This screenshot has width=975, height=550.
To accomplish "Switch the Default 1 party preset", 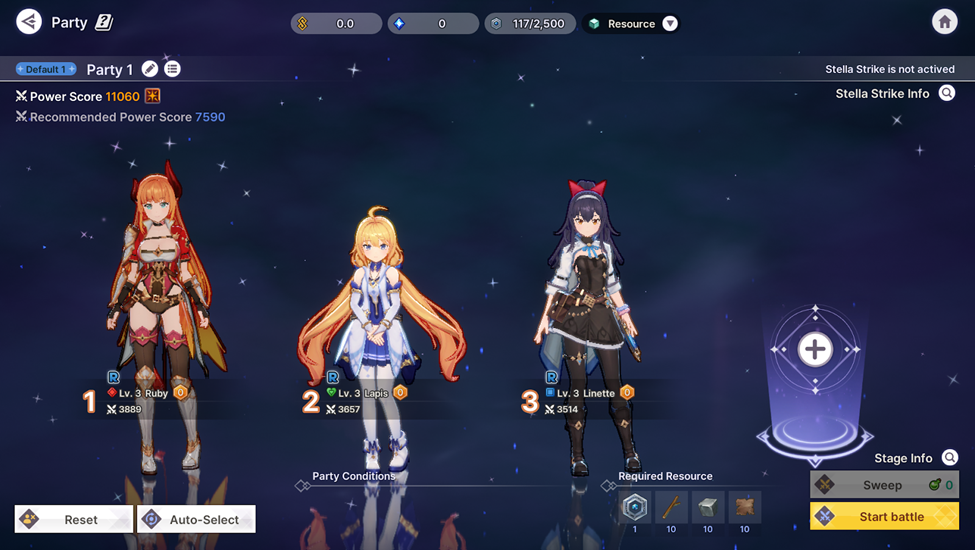I will coord(46,69).
